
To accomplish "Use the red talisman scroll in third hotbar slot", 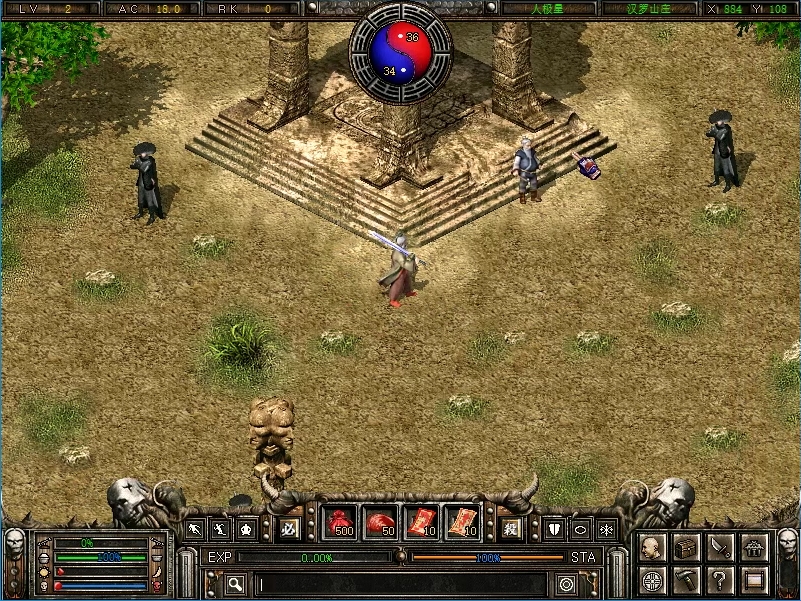I will [421, 522].
